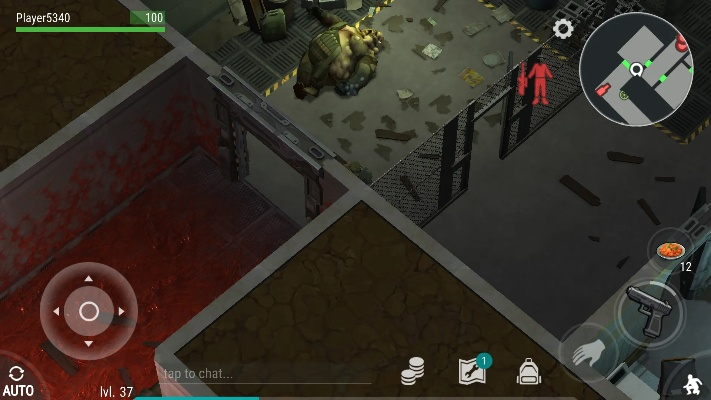
Task: Open the coins shop icon
Action: tap(413, 372)
